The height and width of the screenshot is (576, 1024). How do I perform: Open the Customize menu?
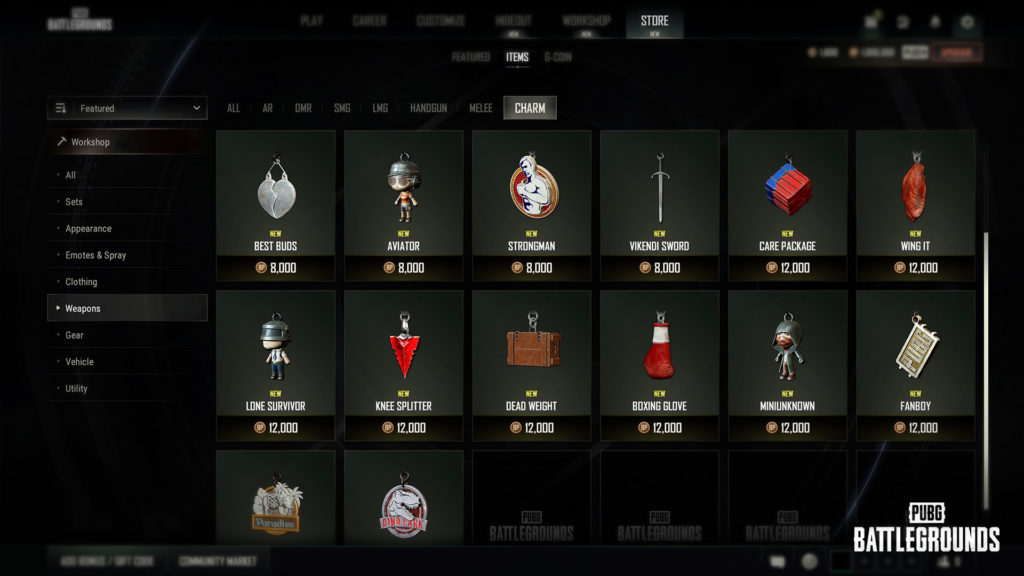(440, 21)
